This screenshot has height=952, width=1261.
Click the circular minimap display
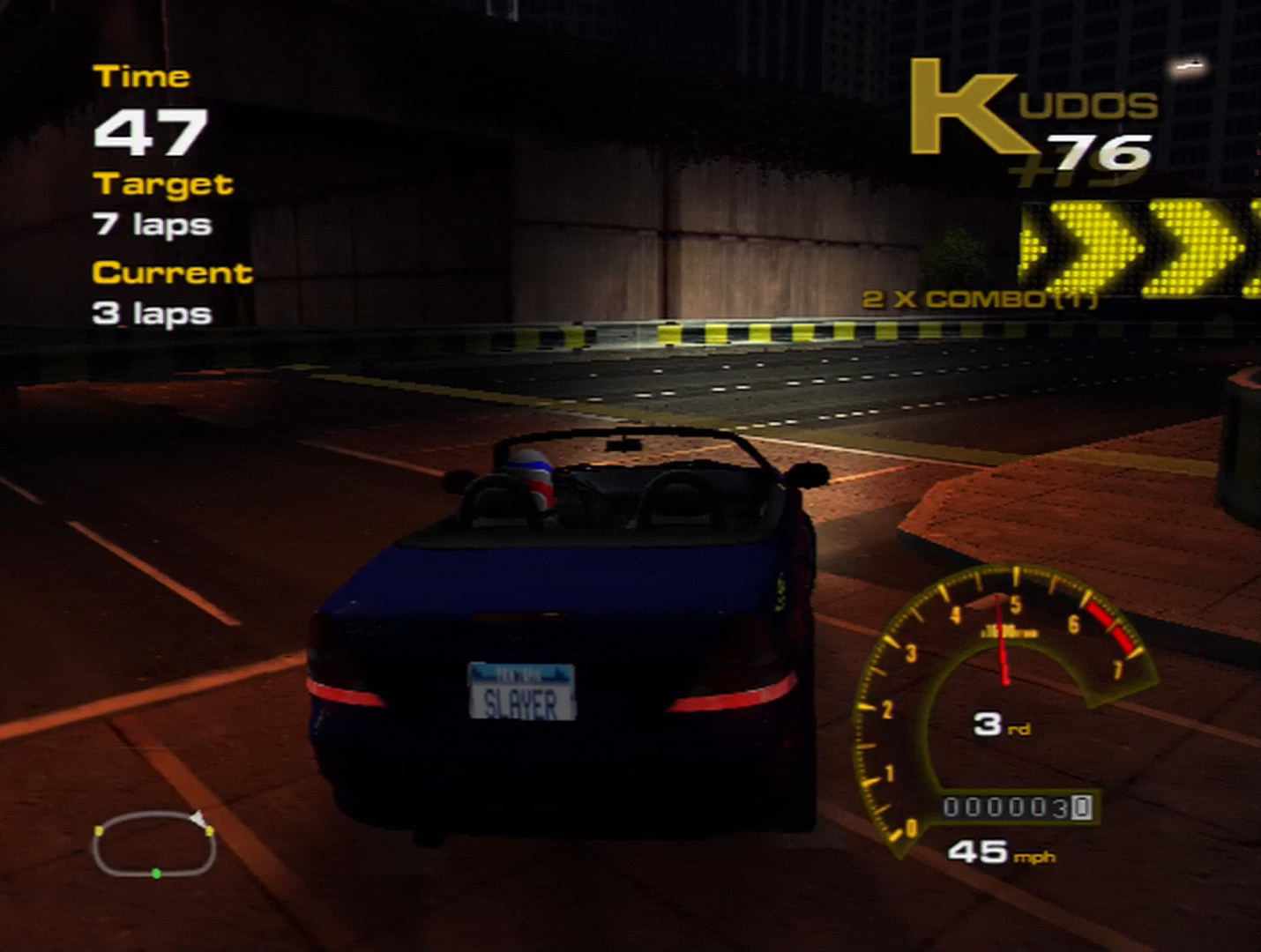[154, 842]
